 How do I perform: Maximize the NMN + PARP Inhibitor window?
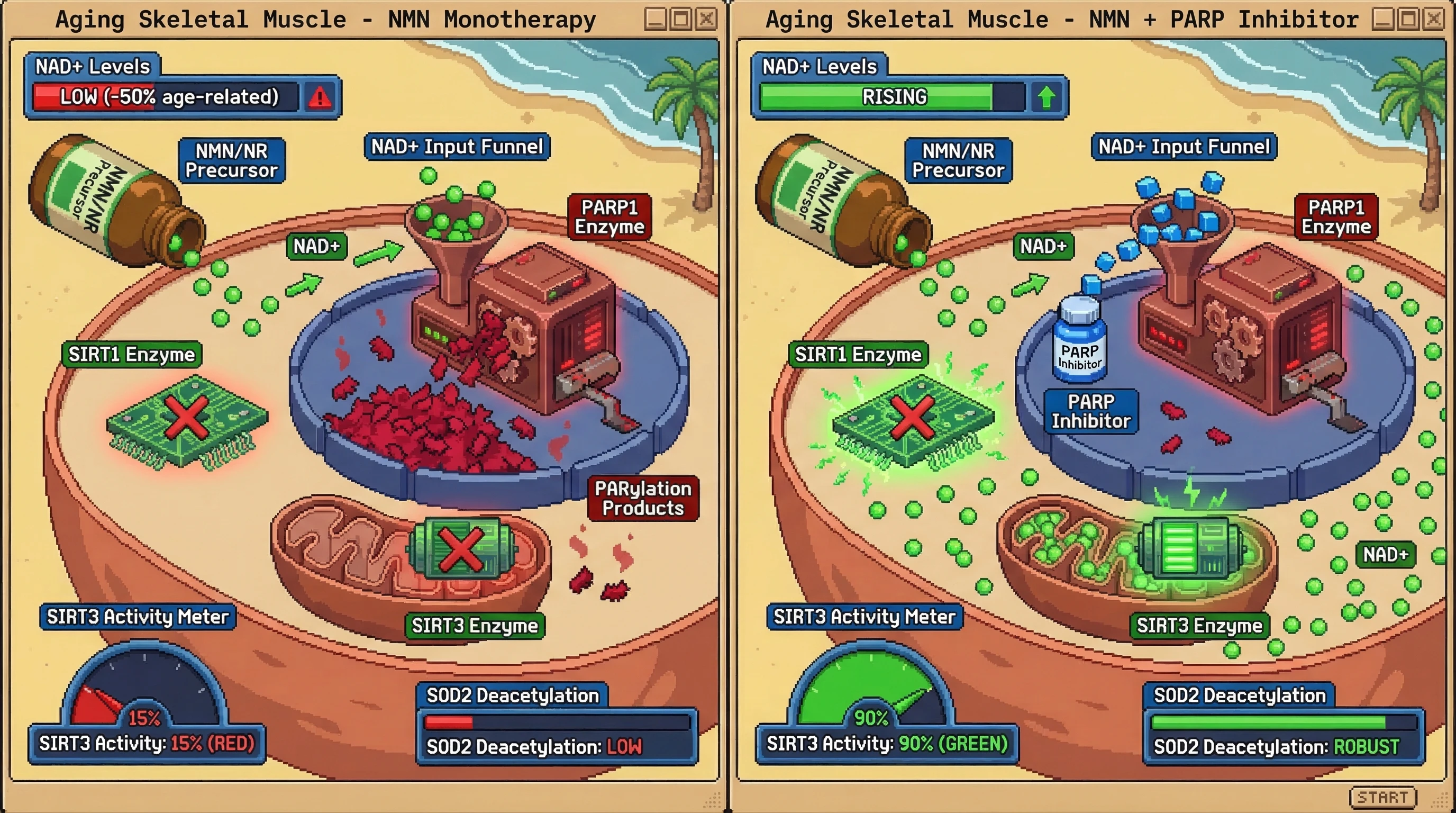tap(1408, 20)
